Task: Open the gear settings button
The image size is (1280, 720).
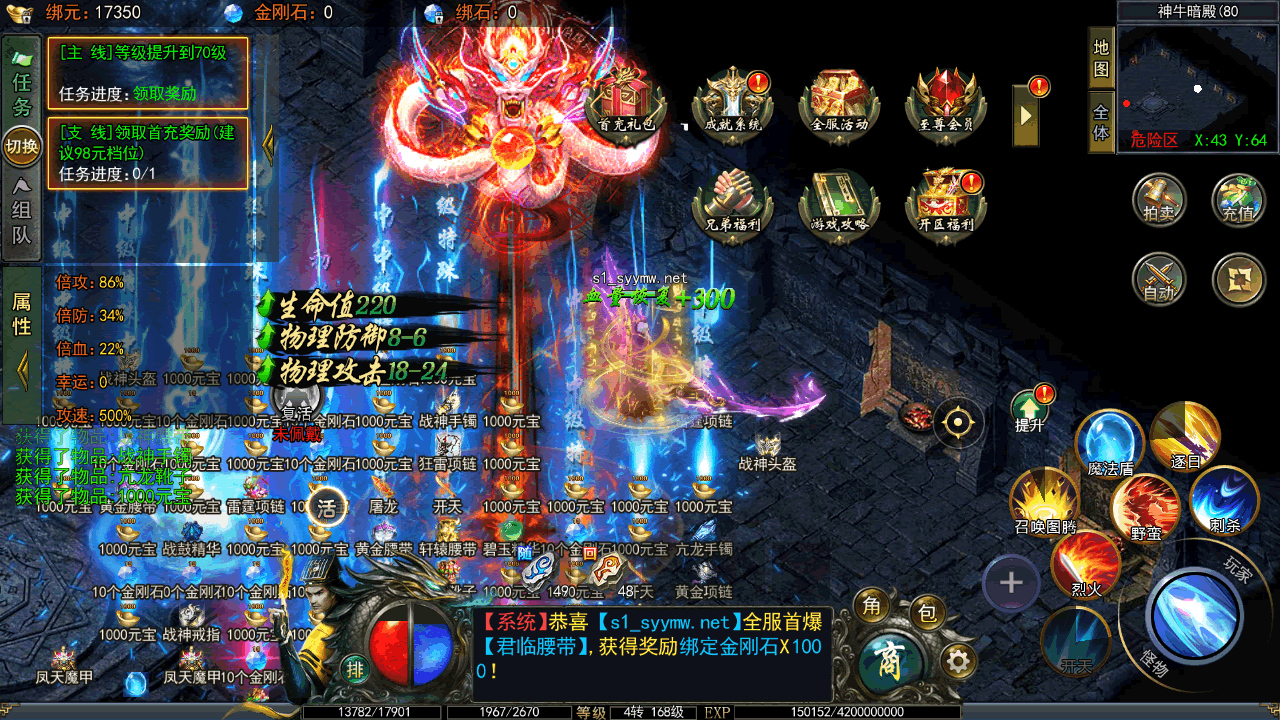Action: pyautogui.click(x=958, y=660)
